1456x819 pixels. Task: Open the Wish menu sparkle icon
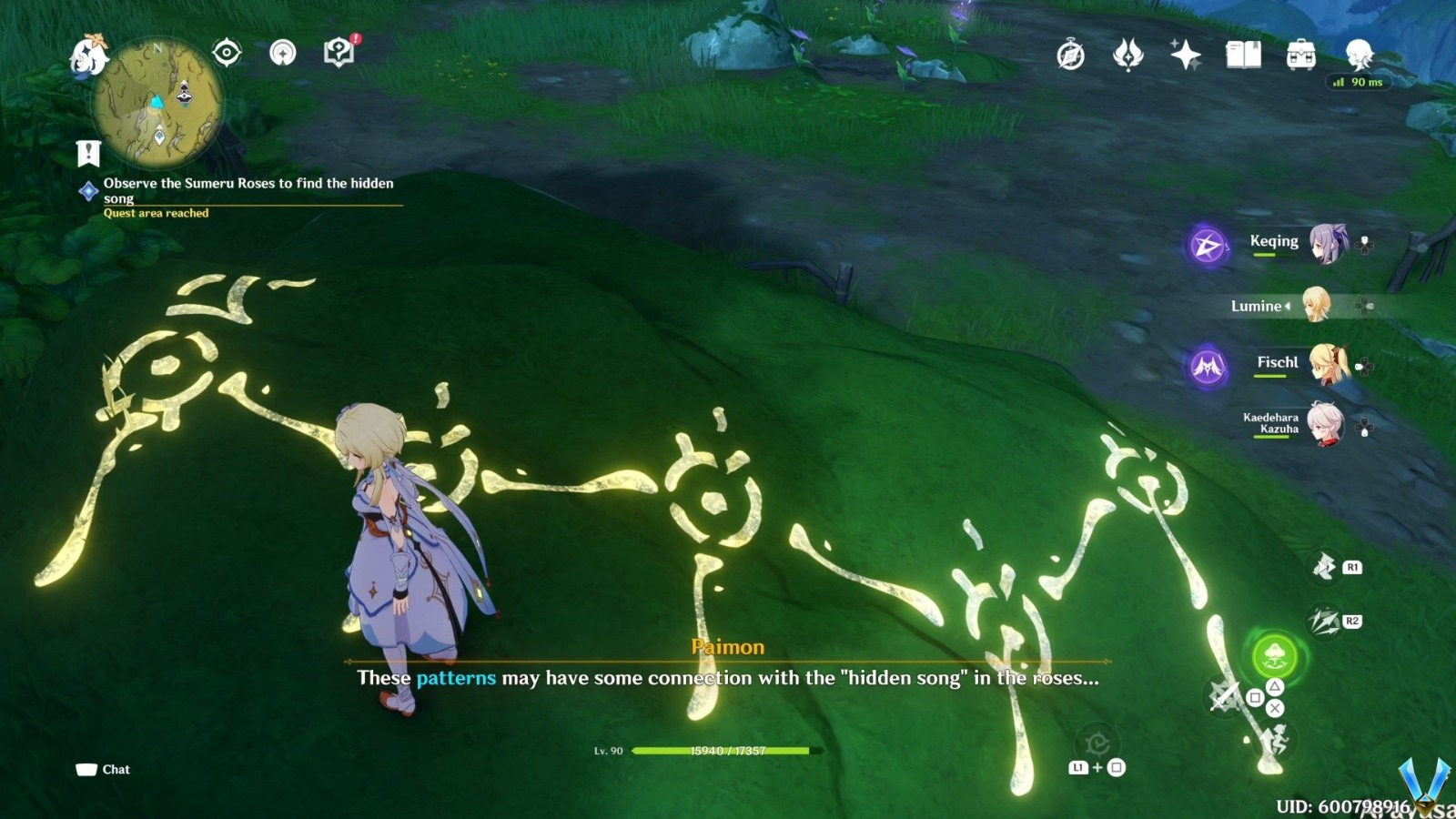pyautogui.click(x=1183, y=56)
